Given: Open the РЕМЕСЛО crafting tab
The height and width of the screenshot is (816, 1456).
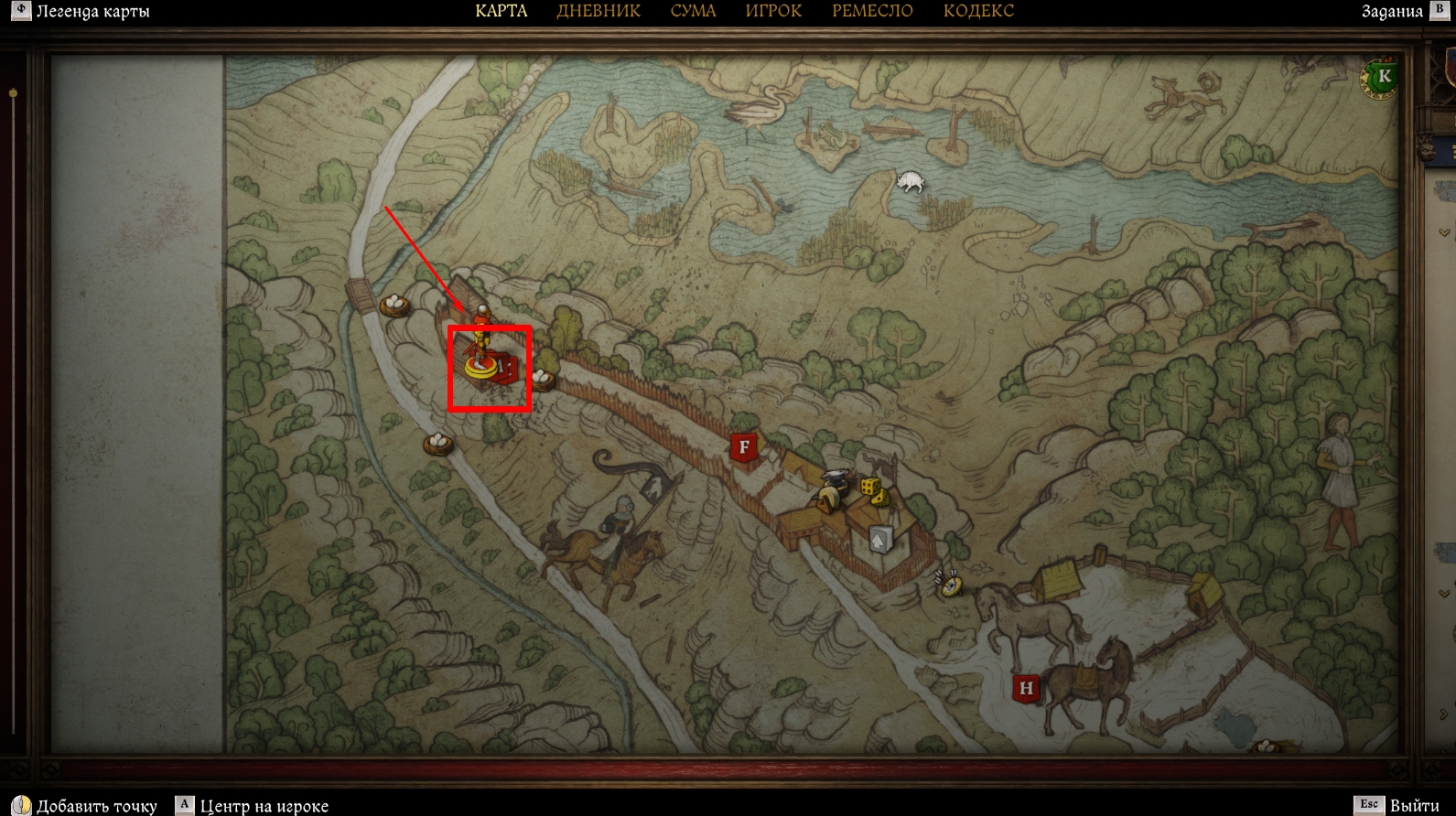Looking at the screenshot, I should tap(872, 12).
